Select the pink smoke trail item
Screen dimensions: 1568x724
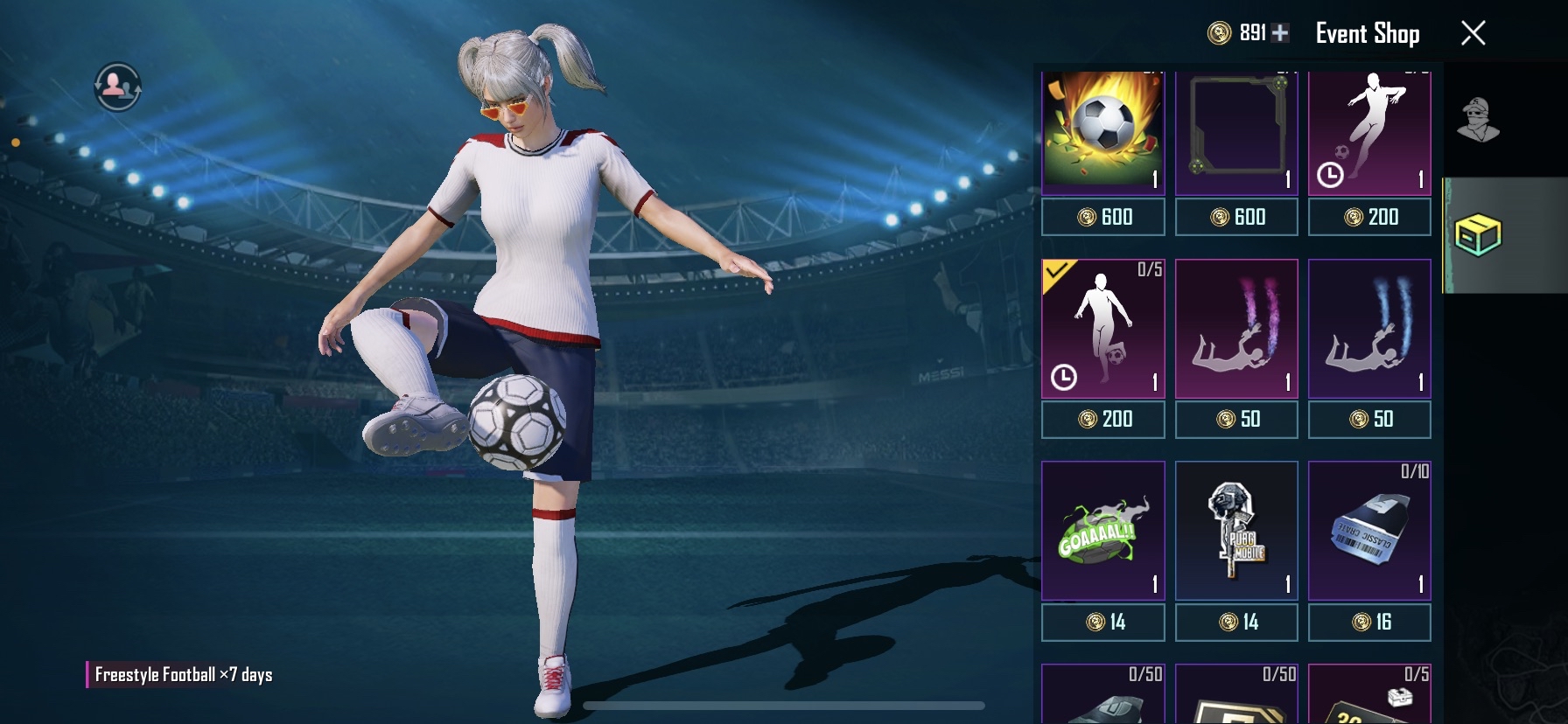point(1236,330)
